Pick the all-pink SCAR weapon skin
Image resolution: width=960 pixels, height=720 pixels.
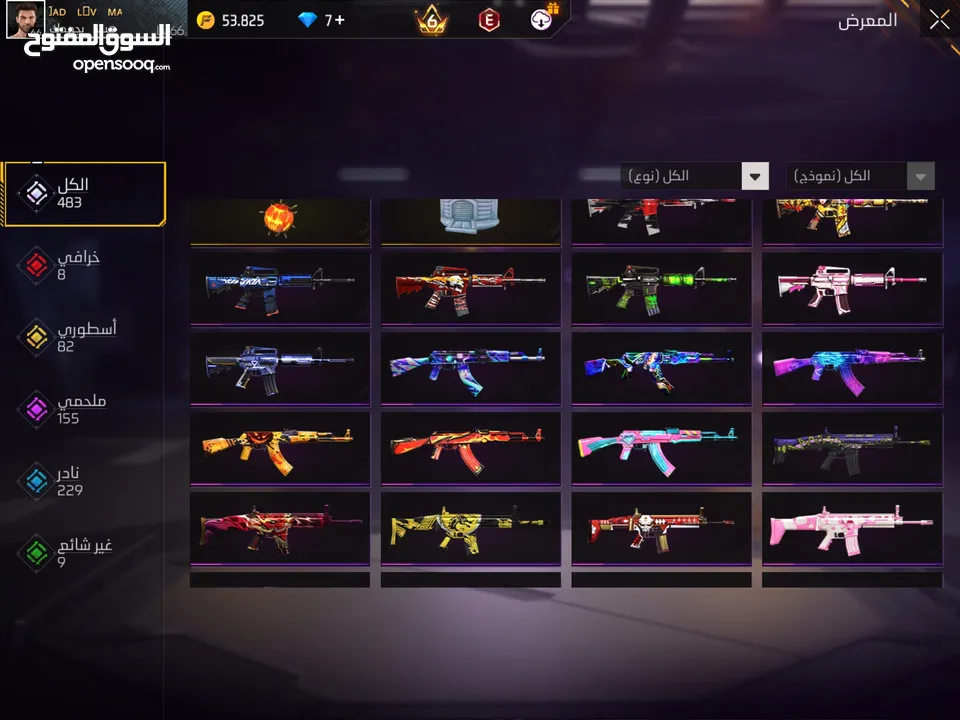click(852, 528)
